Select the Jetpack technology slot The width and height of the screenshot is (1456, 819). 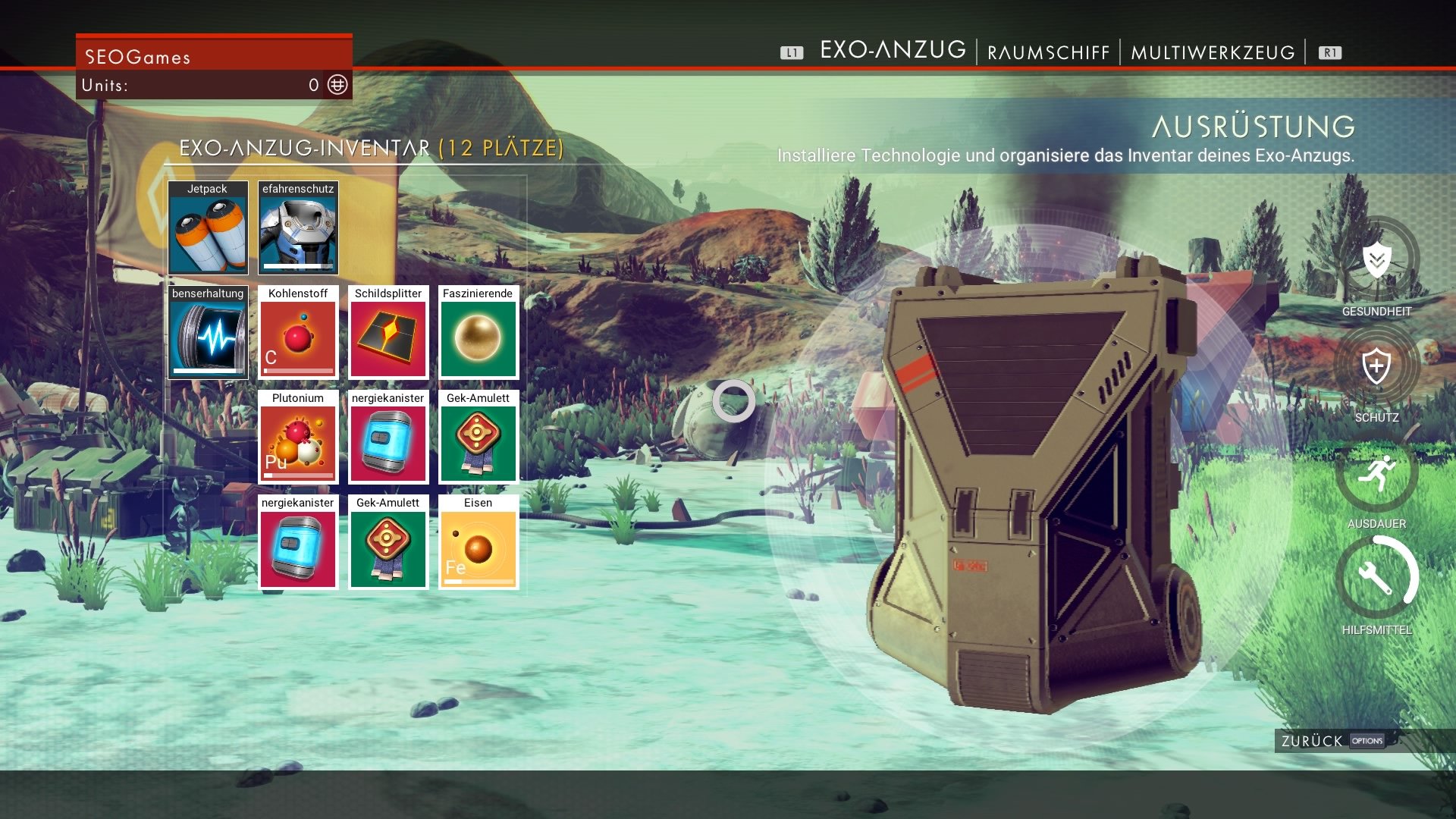pos(208,228)
